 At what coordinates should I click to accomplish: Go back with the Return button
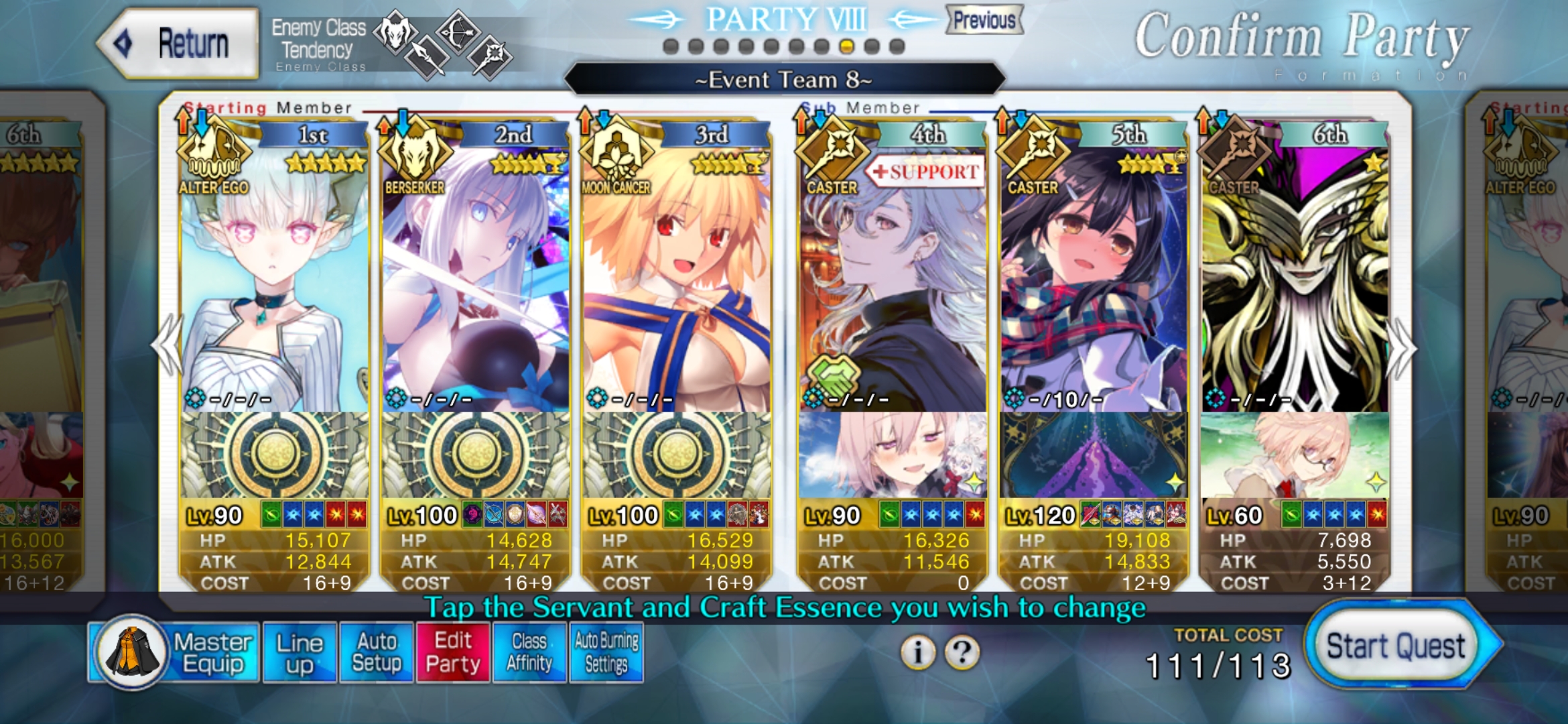(x=178, y=44)
